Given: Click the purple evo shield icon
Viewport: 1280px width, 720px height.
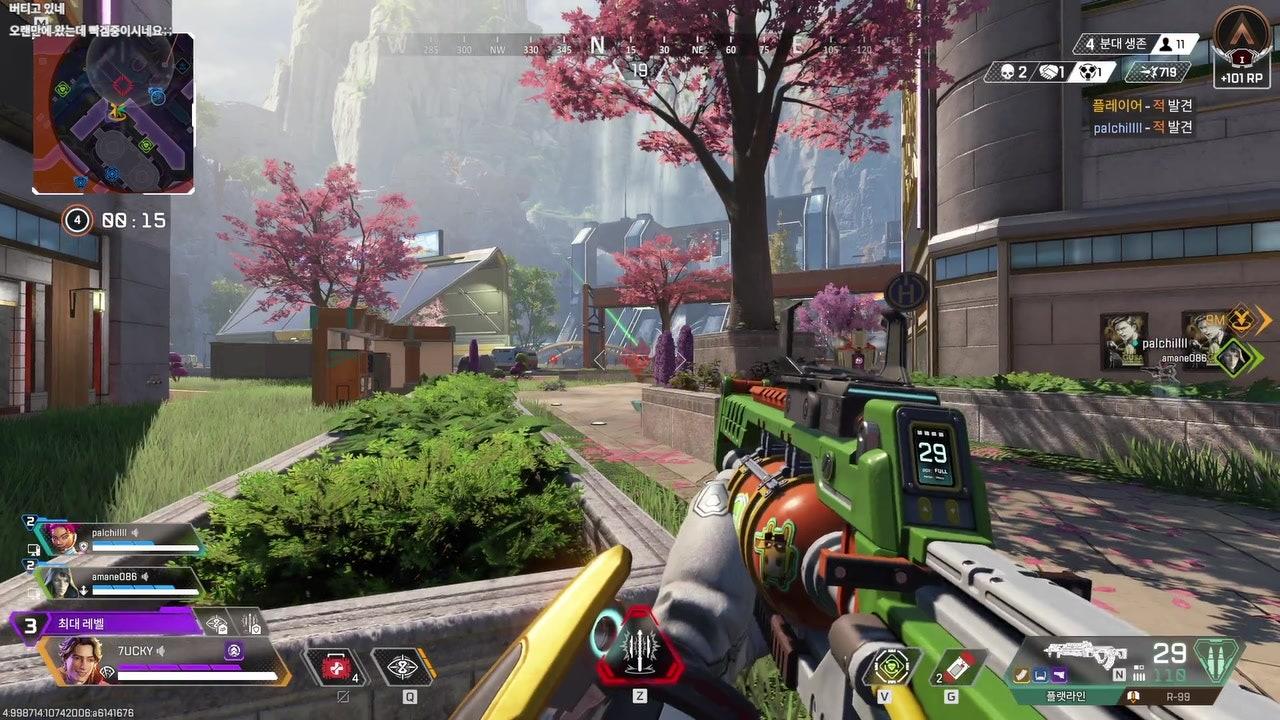Looking at the screenshot, I should [234, 651].
